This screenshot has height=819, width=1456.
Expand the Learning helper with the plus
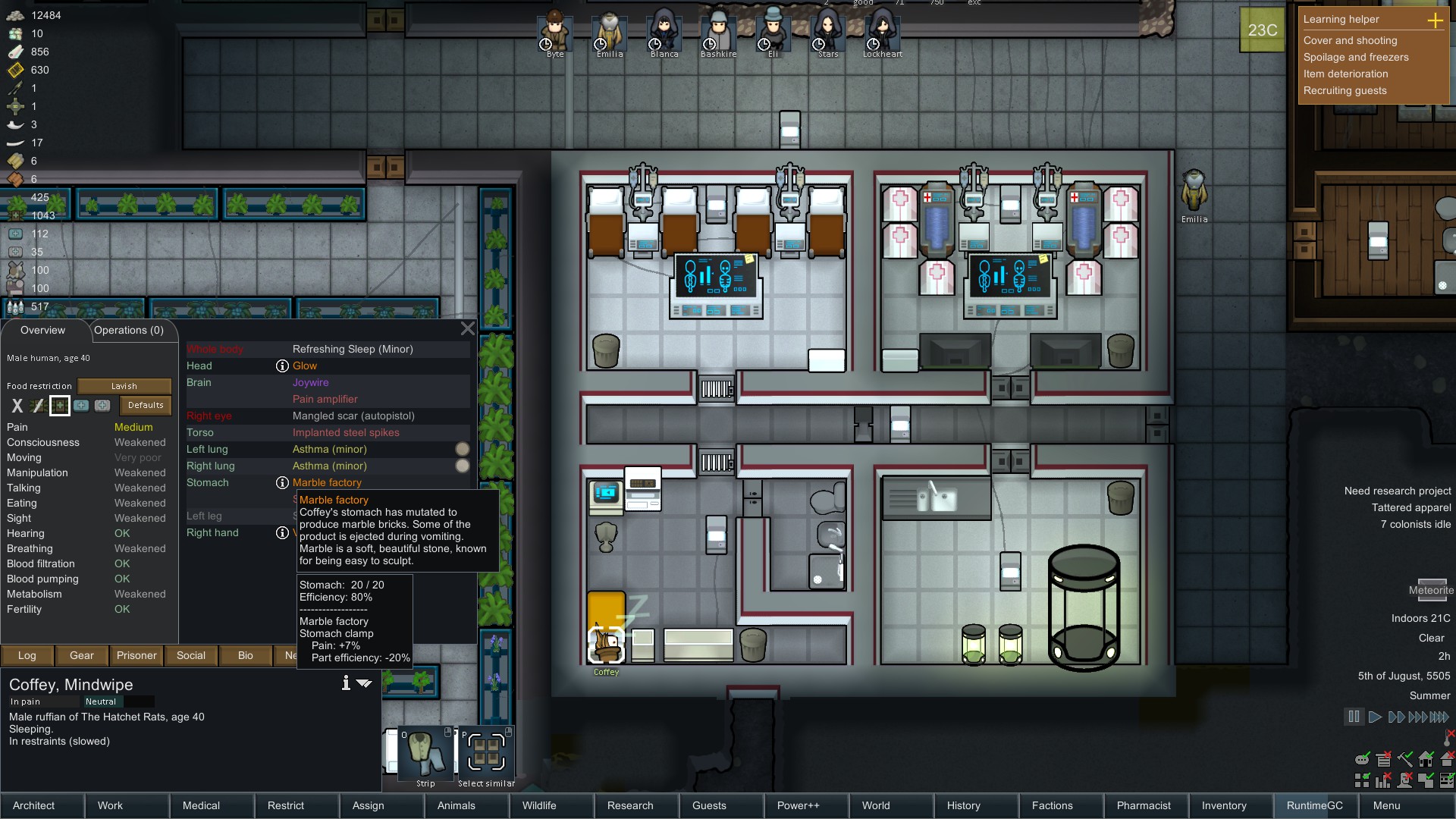(x=1437, y=20)
